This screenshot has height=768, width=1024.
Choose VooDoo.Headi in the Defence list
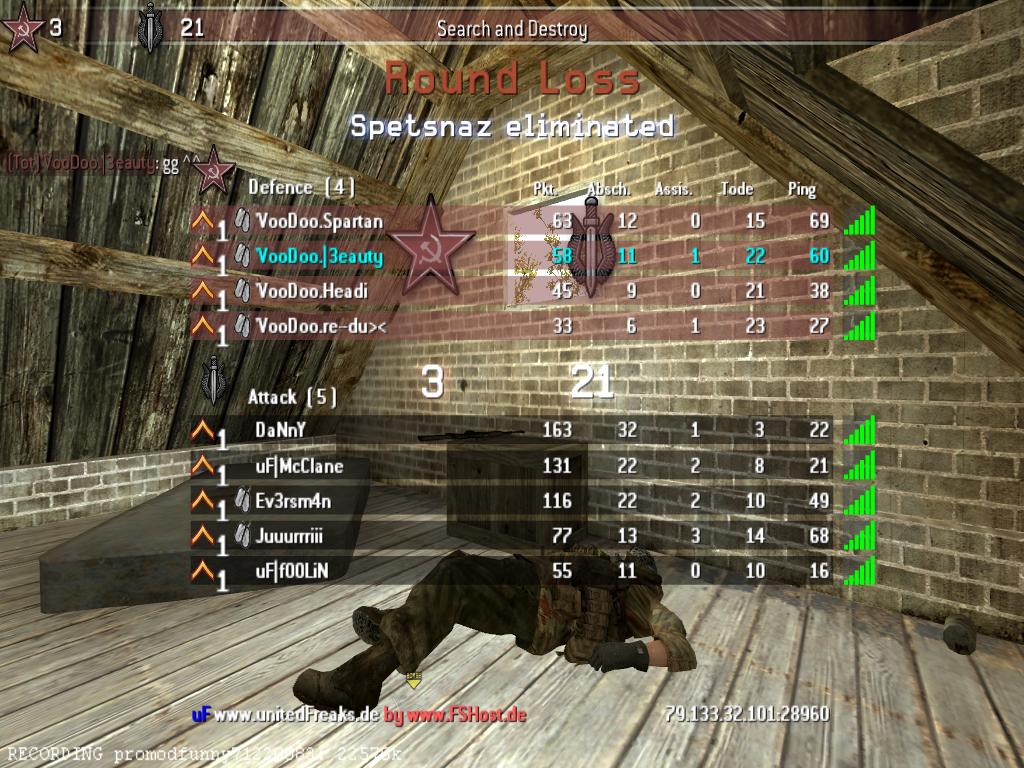[x=313, y=291]
